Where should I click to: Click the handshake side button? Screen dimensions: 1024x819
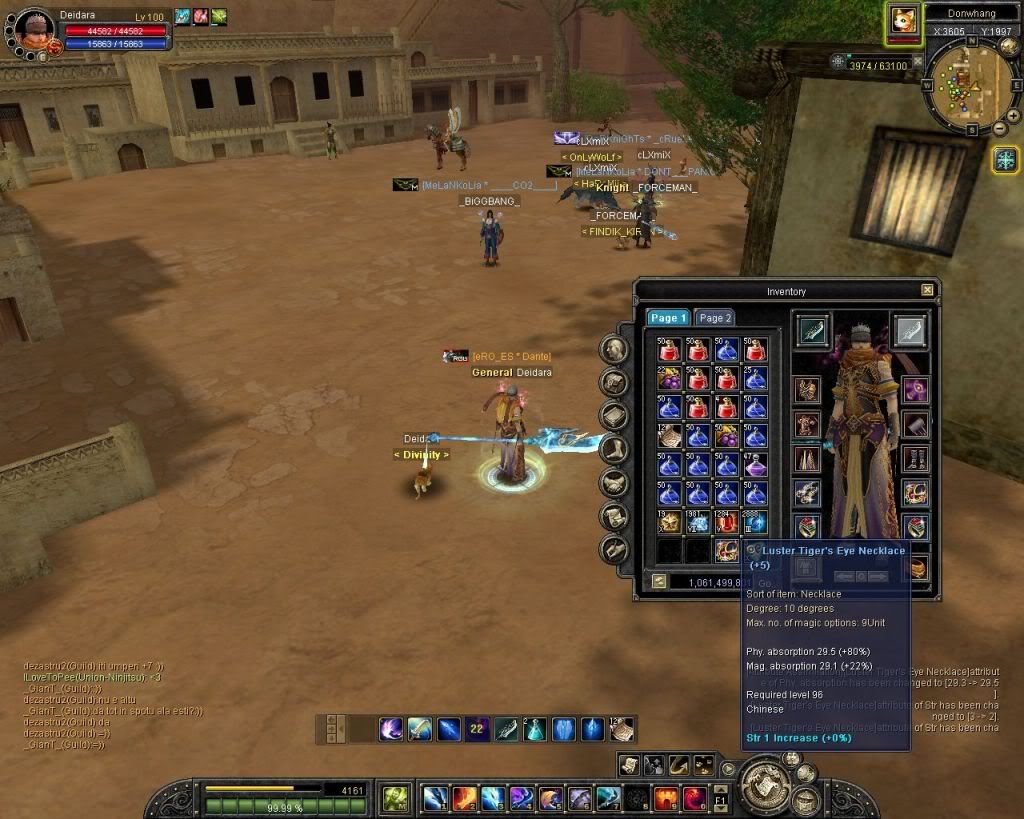pyautogui.click(x=614, y=483)
